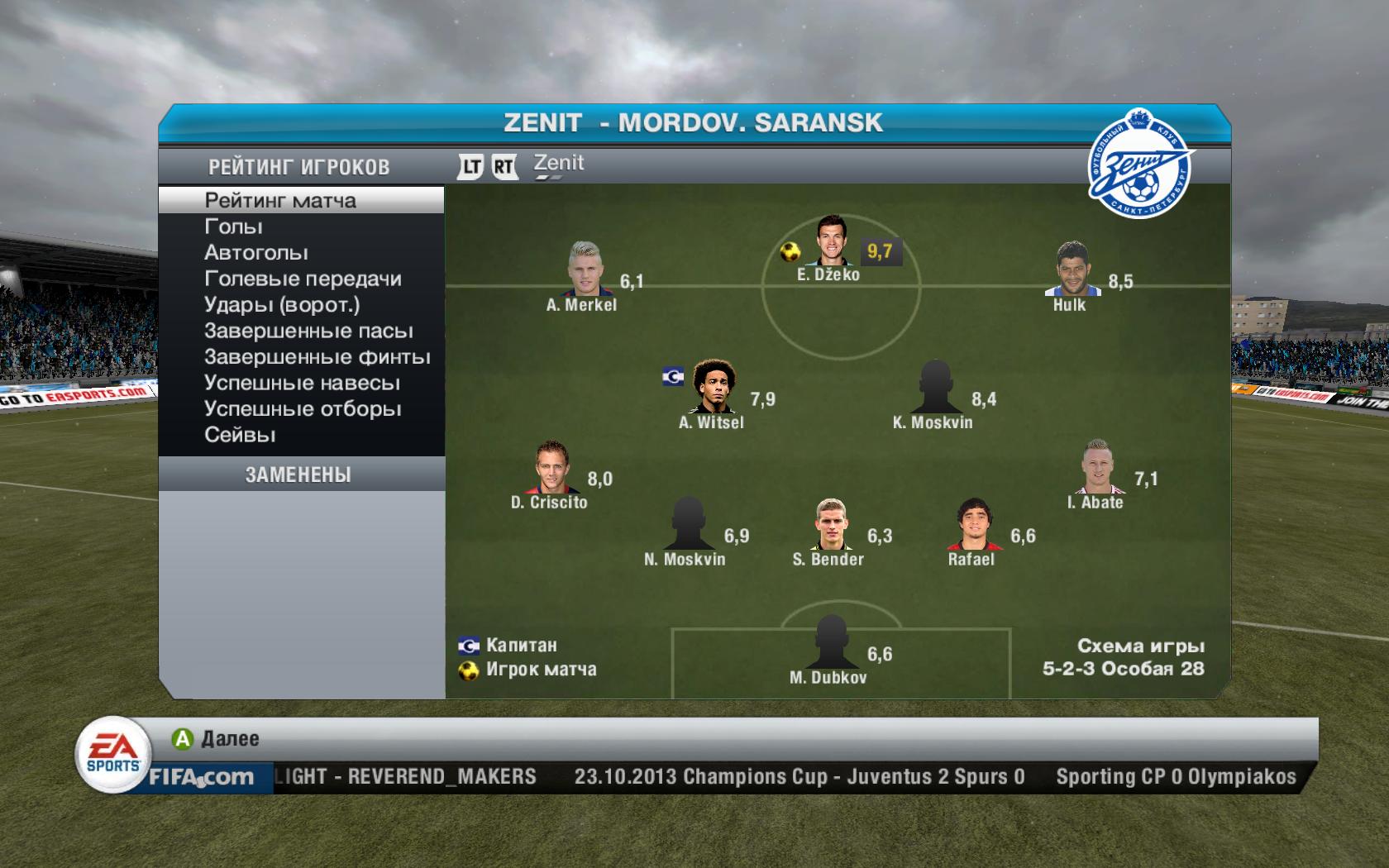Select E. Džeko's player portrait
Viewport: 1389px width, 868px height.
click(x=828, y=240)
